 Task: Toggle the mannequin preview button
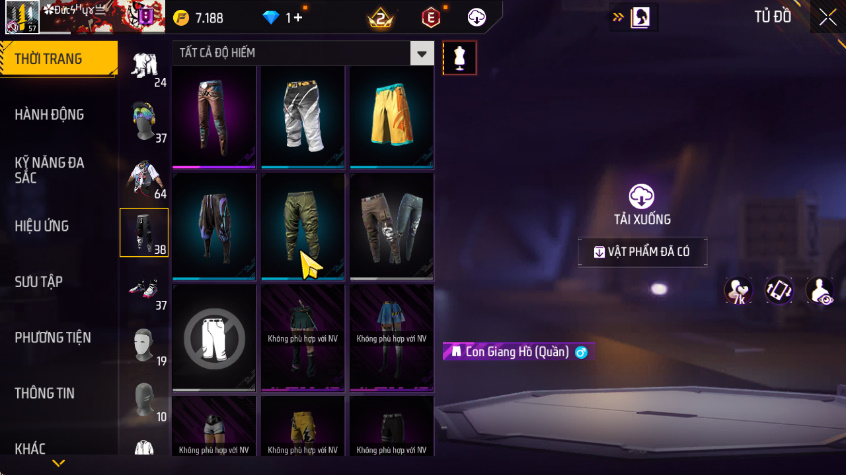coord(459,56)
